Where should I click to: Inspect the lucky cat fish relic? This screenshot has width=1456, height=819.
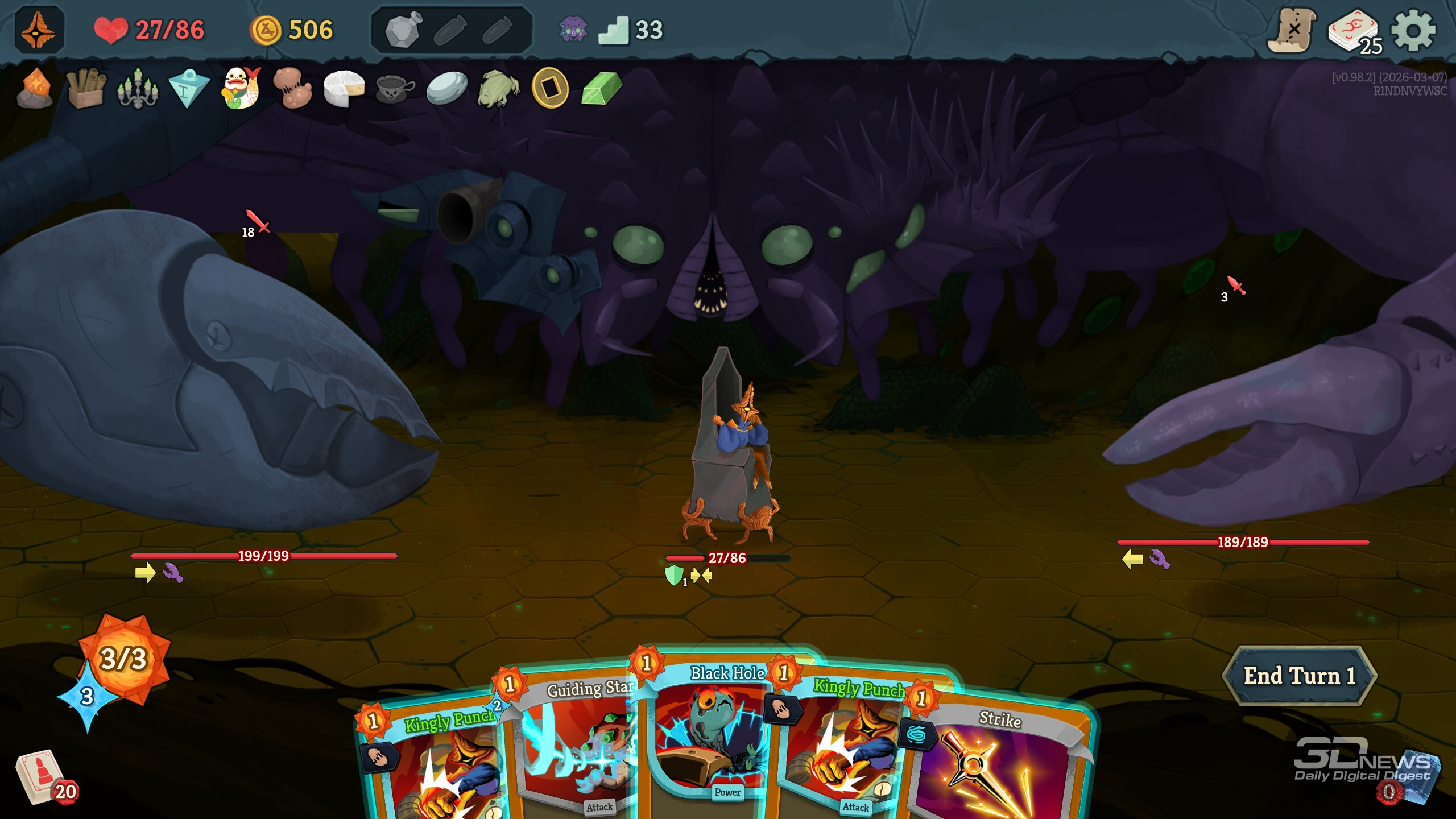241,88
